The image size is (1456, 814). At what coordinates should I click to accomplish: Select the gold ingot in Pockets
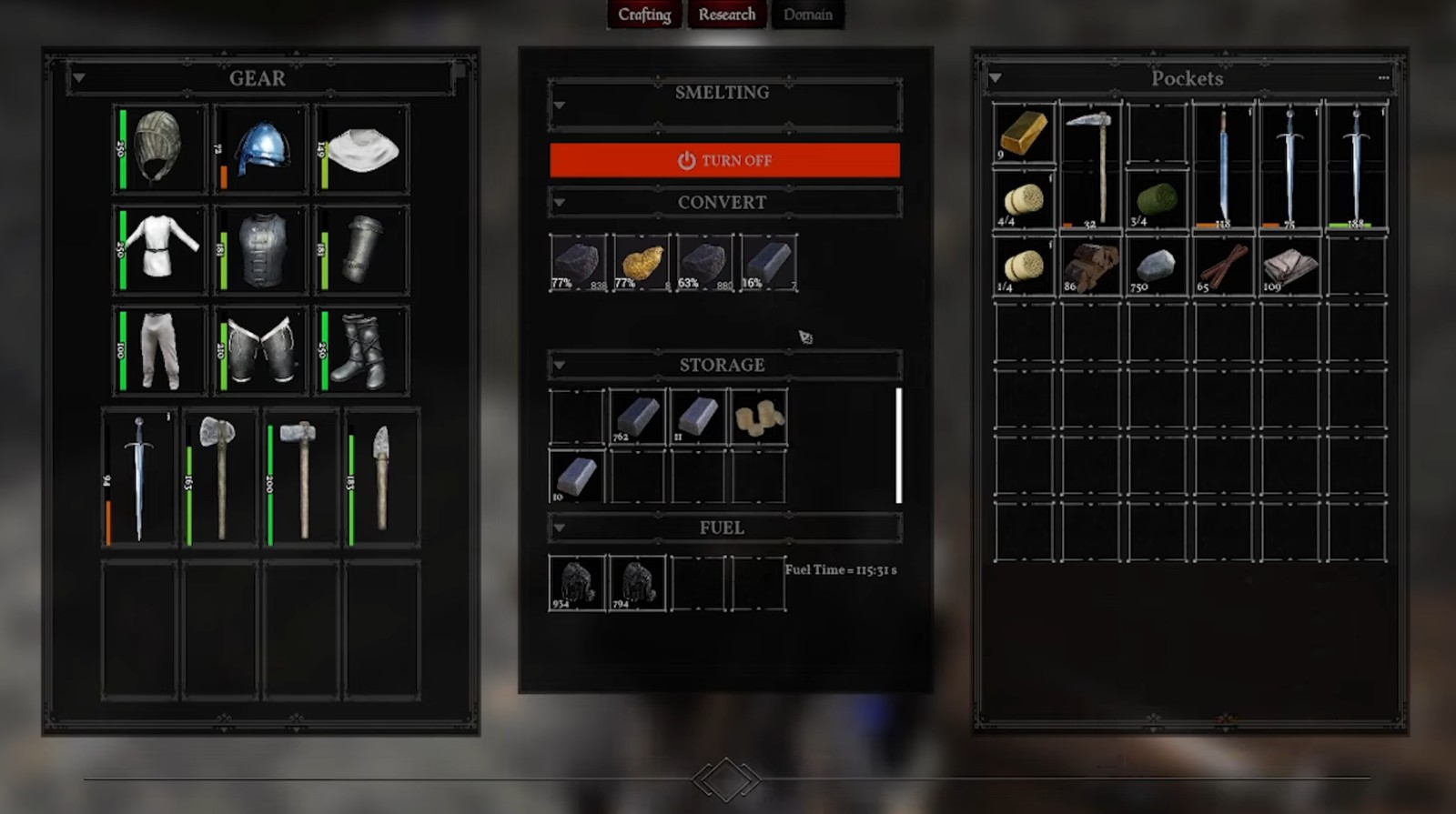click(1024, 133)
